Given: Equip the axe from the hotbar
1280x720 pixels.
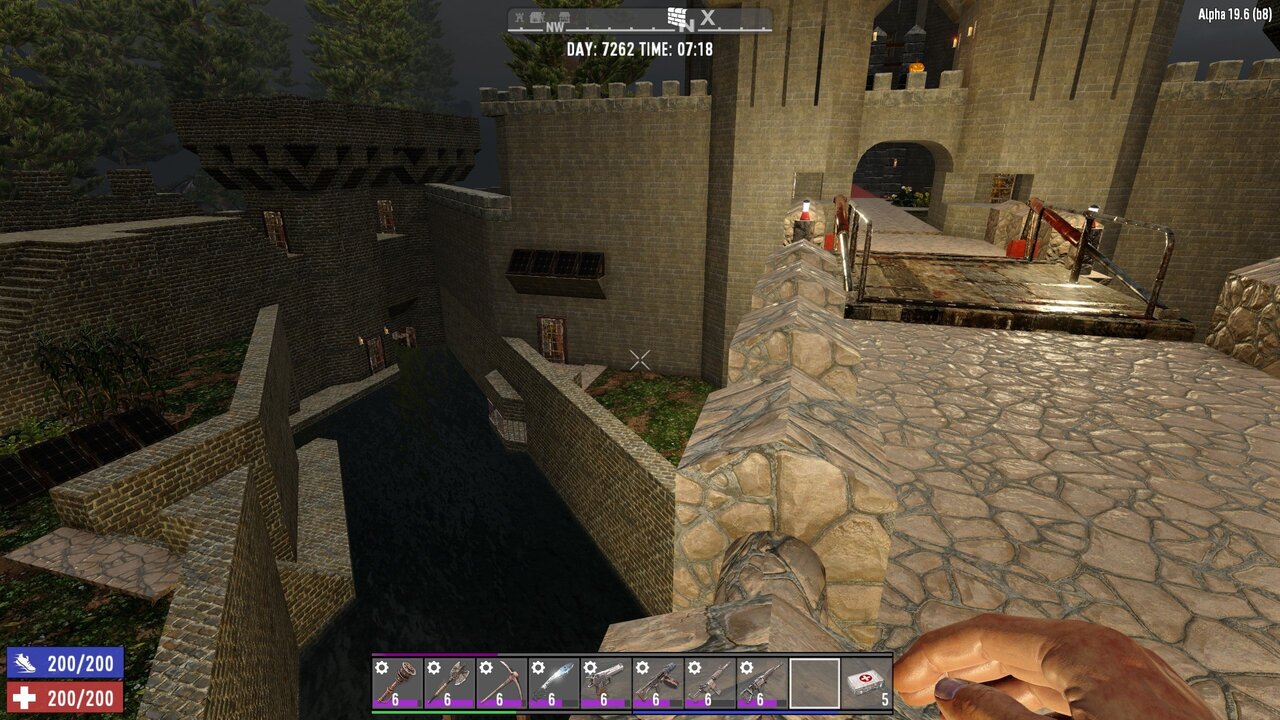Looking at the screenshot, I should 450,683.
